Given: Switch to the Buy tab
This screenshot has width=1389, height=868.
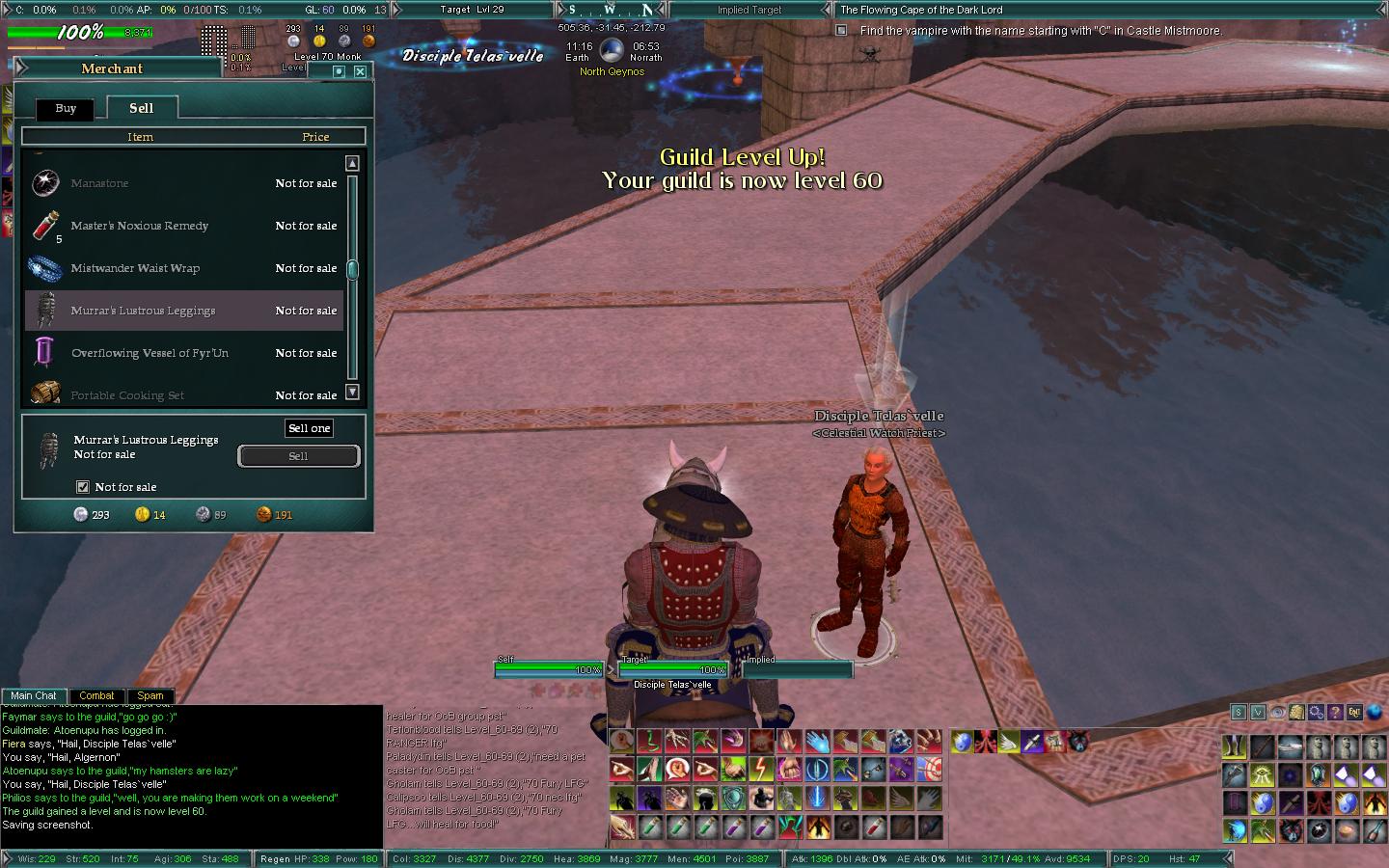Looking at the screenshot, I should (66, 109).
